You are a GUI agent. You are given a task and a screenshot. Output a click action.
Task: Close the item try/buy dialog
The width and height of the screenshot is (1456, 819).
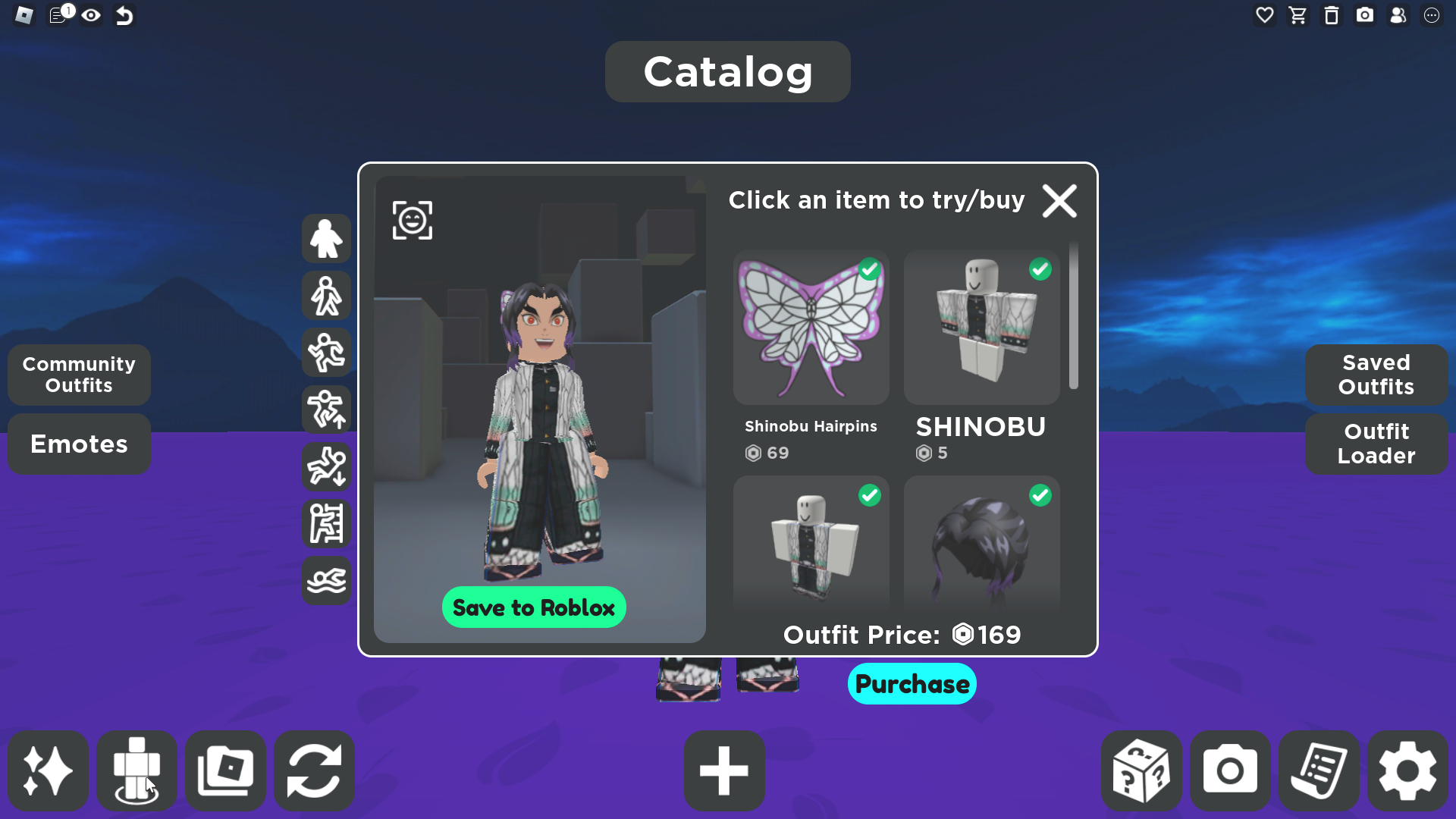pos(1059,201)
